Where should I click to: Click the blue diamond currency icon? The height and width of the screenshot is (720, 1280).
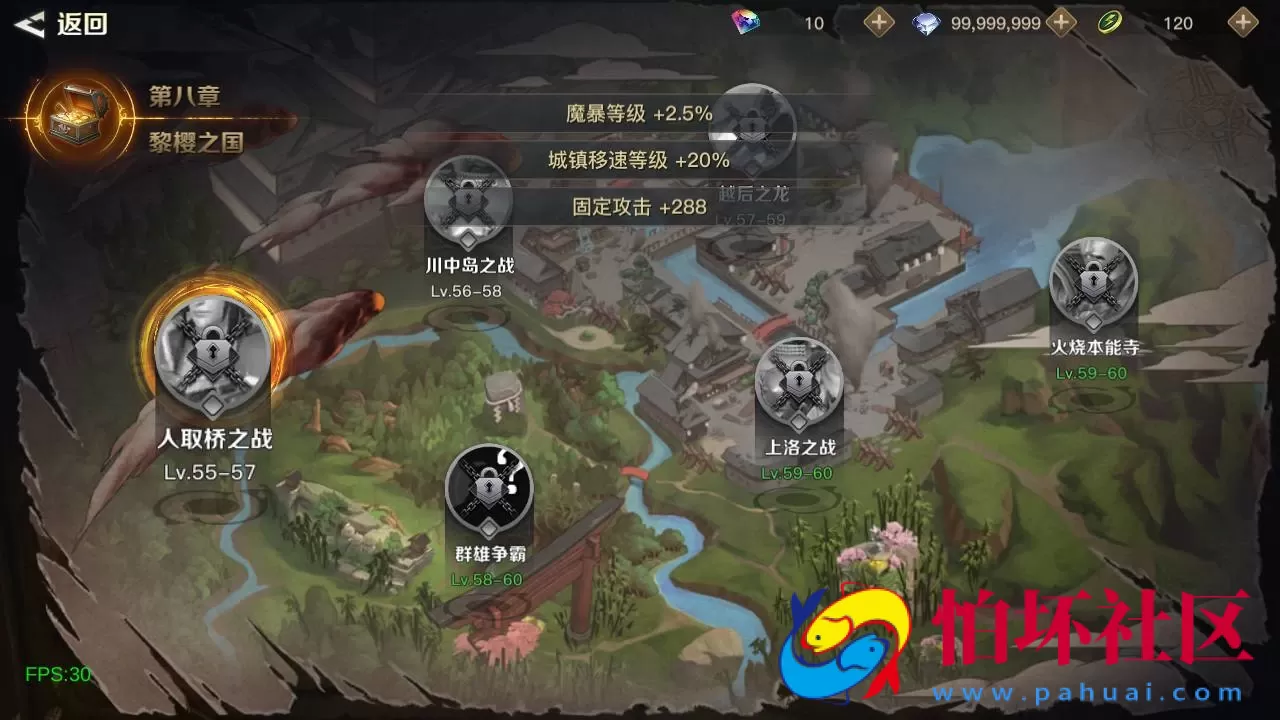[925, 22]
